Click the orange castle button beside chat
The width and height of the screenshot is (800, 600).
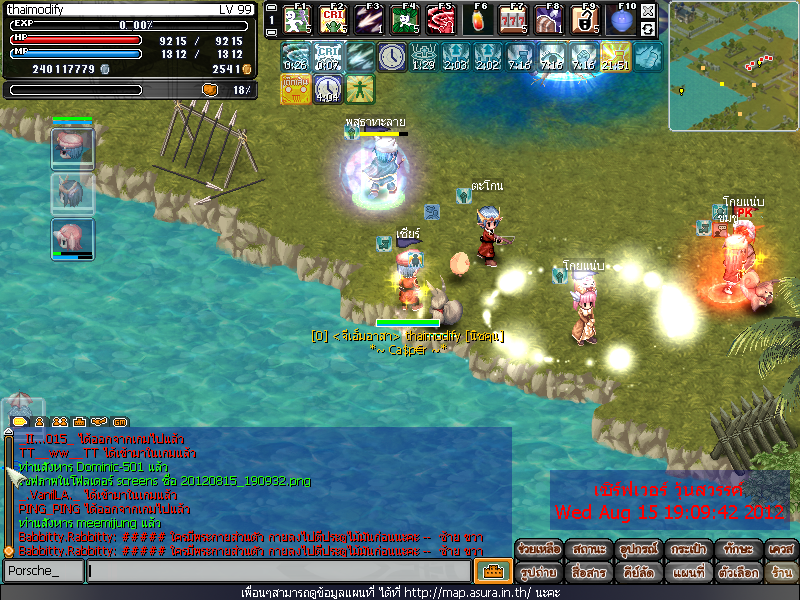[x=491, y=571]
